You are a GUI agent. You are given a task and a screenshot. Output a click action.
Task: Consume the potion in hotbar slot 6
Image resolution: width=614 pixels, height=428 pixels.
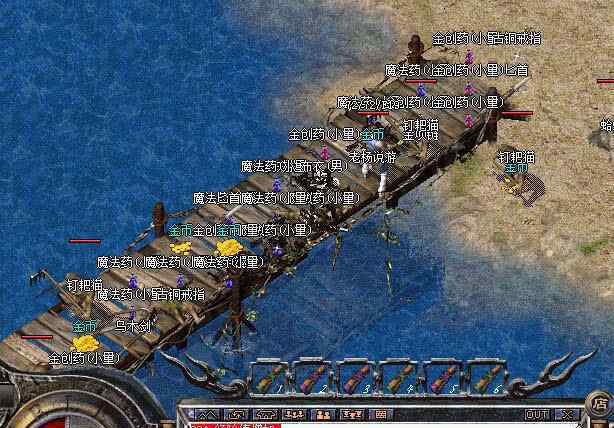pos(486,378)
